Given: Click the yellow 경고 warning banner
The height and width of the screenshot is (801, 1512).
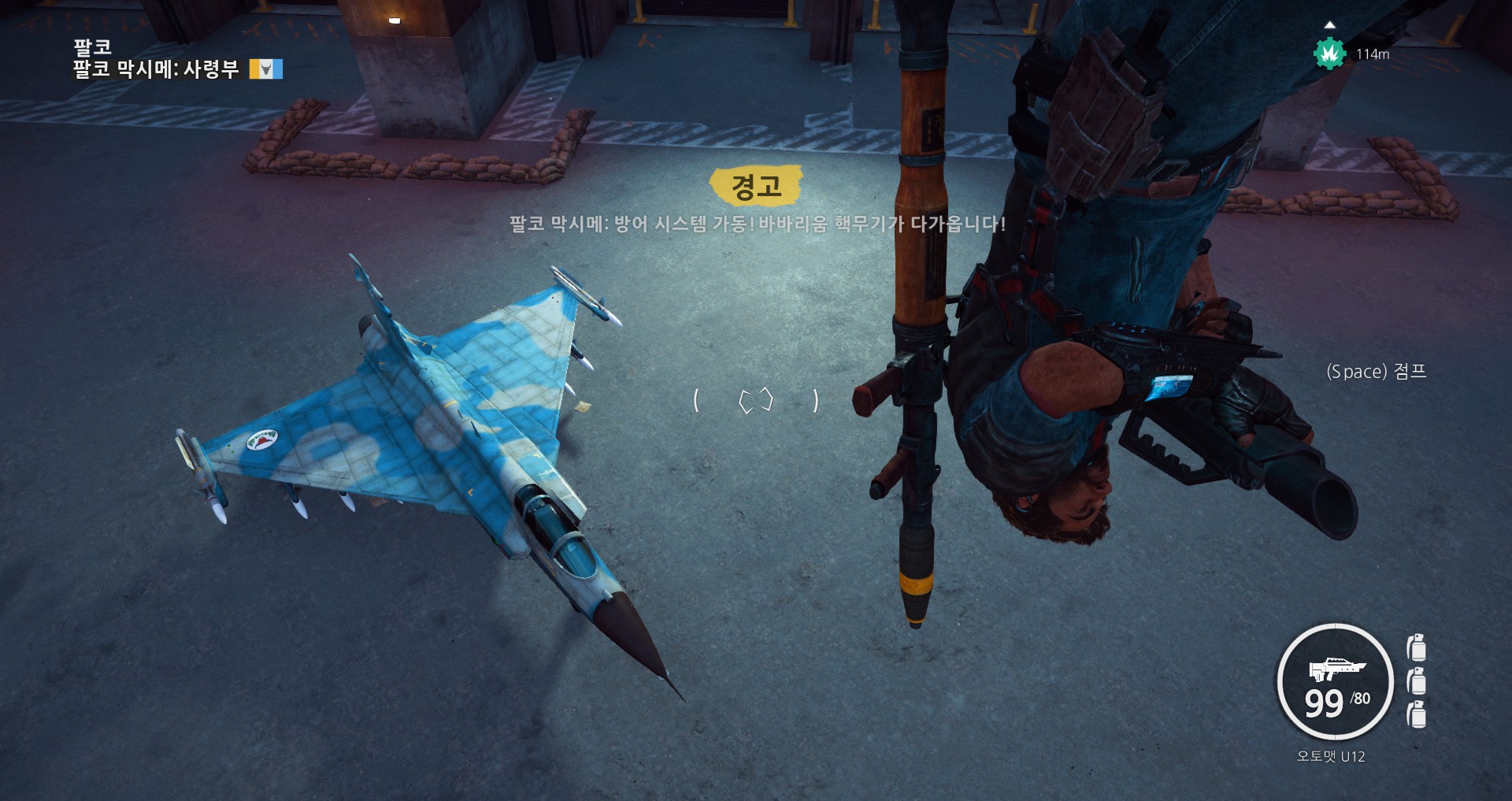Looking at the screenshot, I should [x=756, y=186].
